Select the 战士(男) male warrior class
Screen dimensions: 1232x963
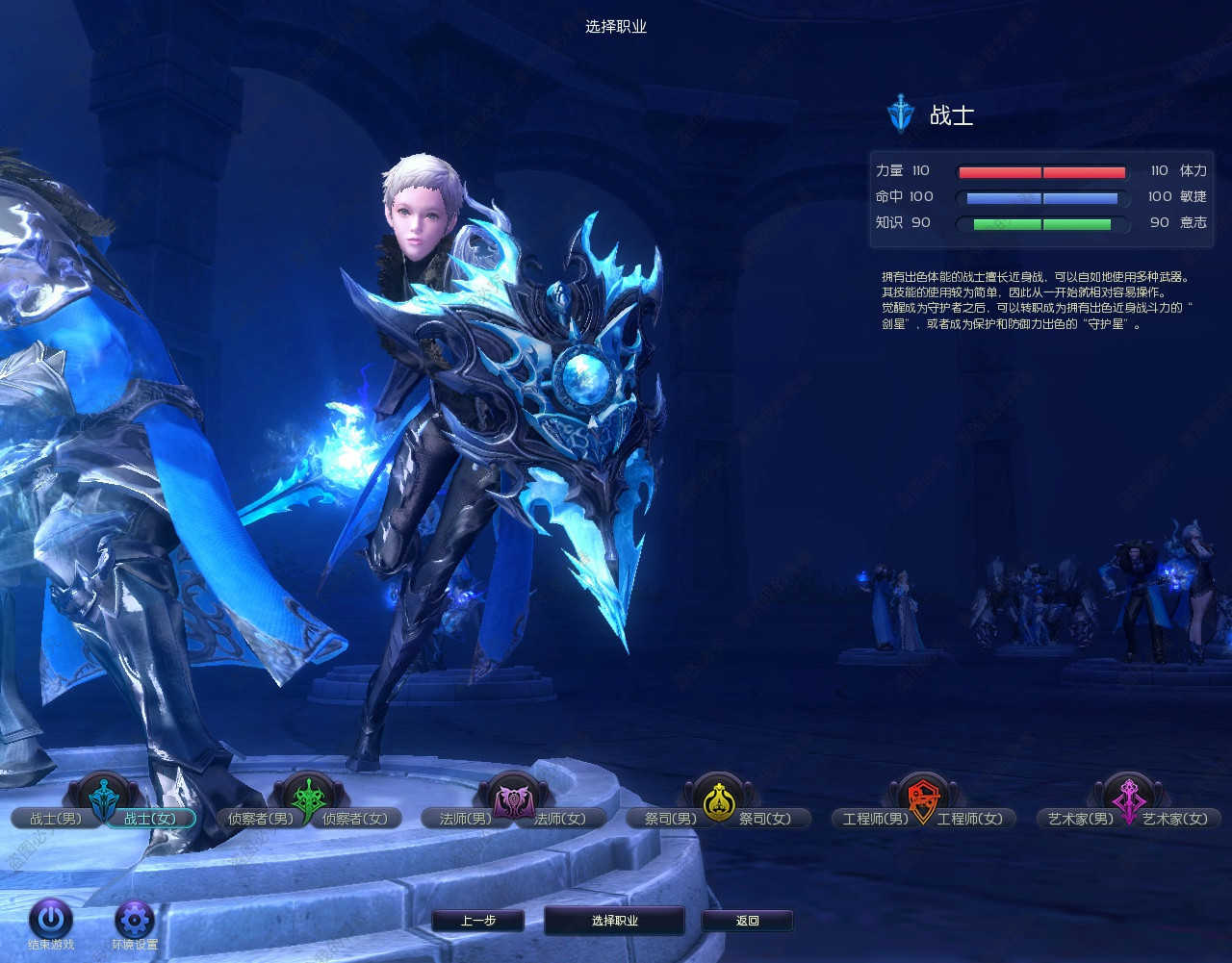pos(55,819)
